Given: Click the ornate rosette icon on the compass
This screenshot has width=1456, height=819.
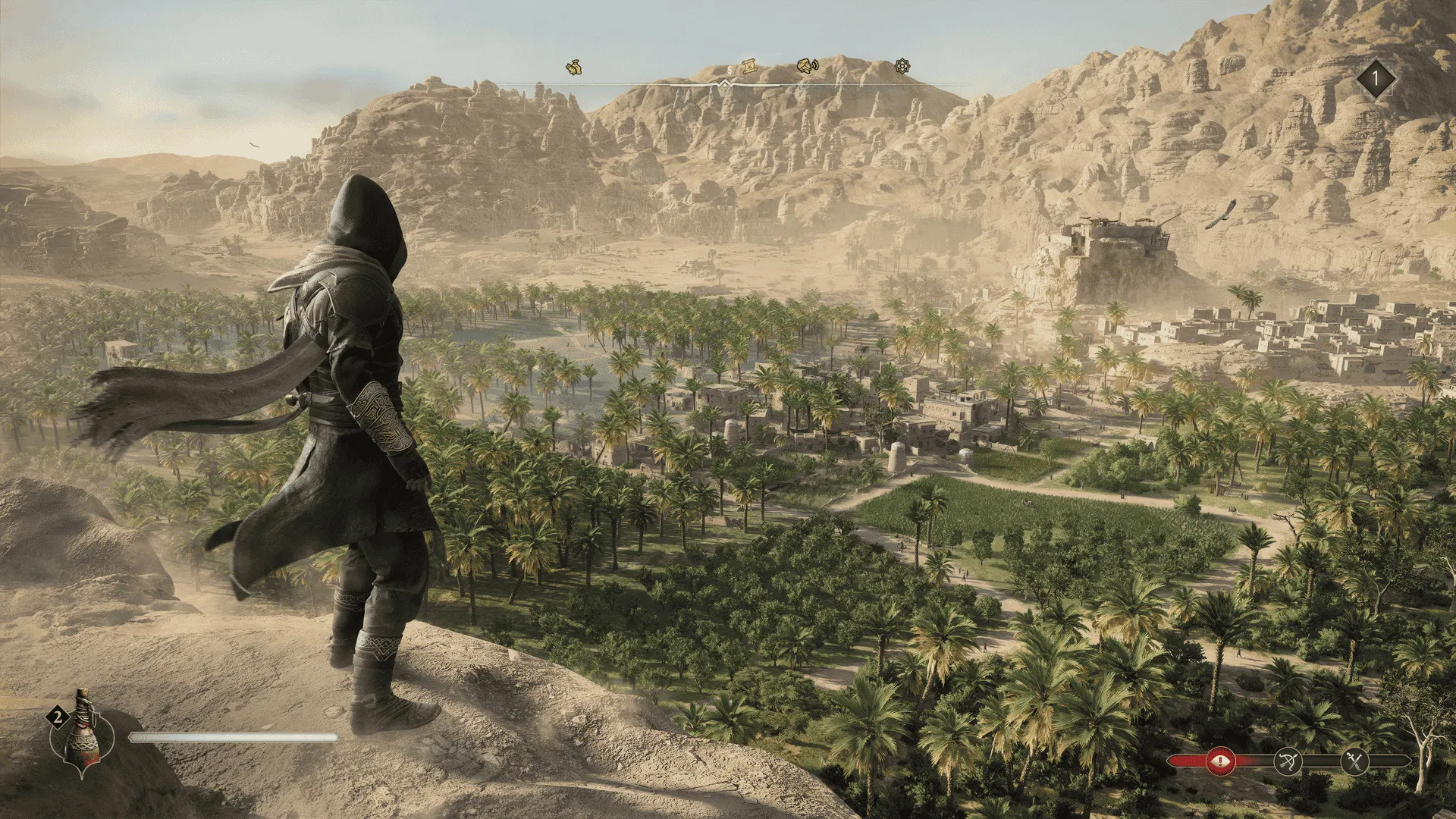Looking at the screenshot, I should coord(901,67).
